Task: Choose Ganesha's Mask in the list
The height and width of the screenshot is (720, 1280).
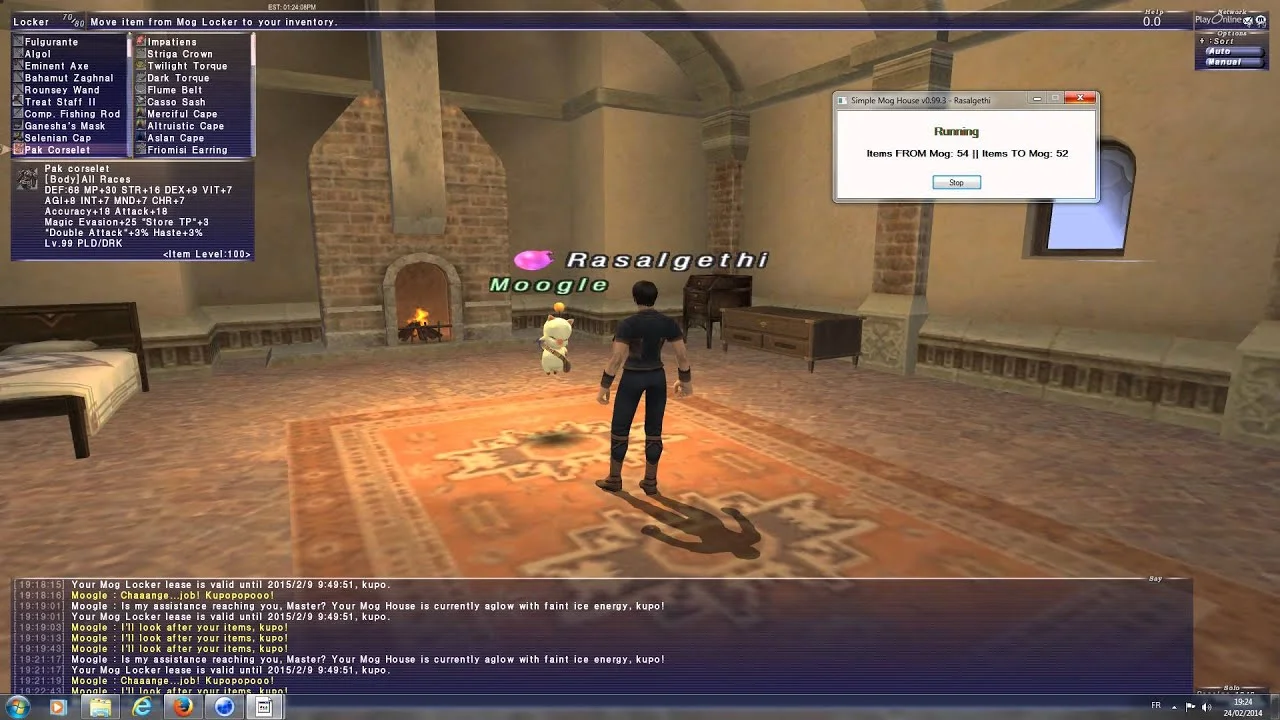Action: [x=64, y=126]
